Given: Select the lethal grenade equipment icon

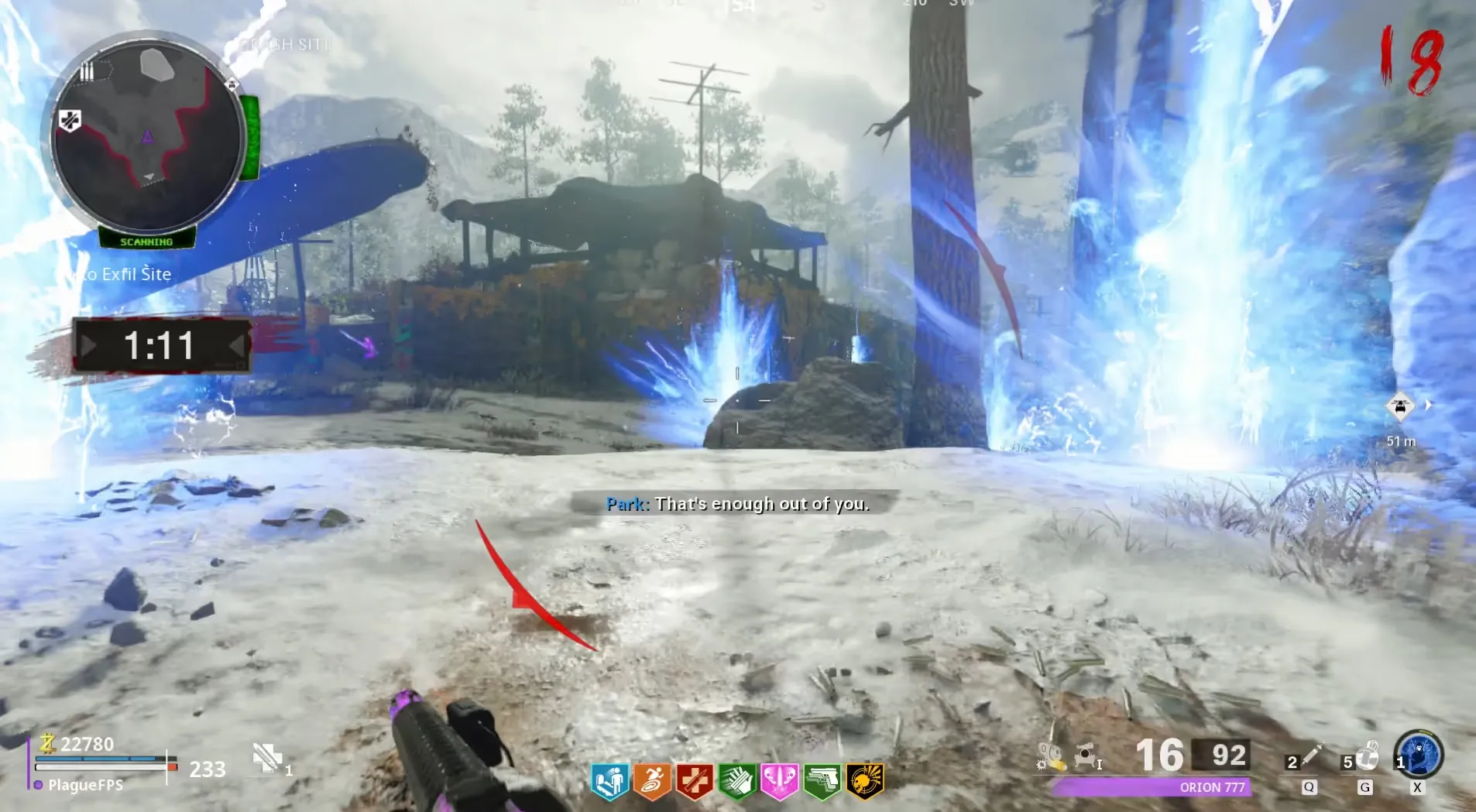Looking at the screenshot, I should (x=1365, y=757).
